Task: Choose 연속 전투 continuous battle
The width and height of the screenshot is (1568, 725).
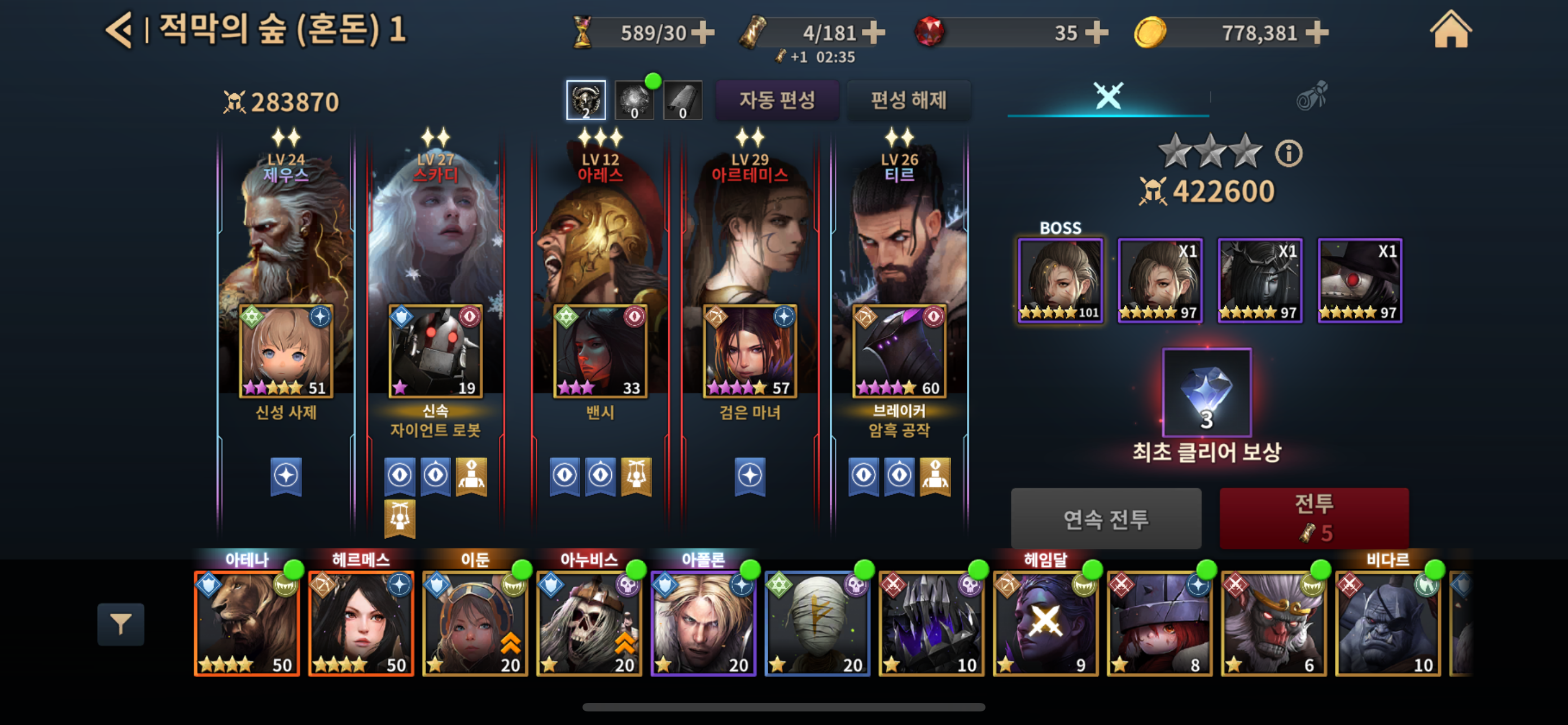Action: 1105,519
